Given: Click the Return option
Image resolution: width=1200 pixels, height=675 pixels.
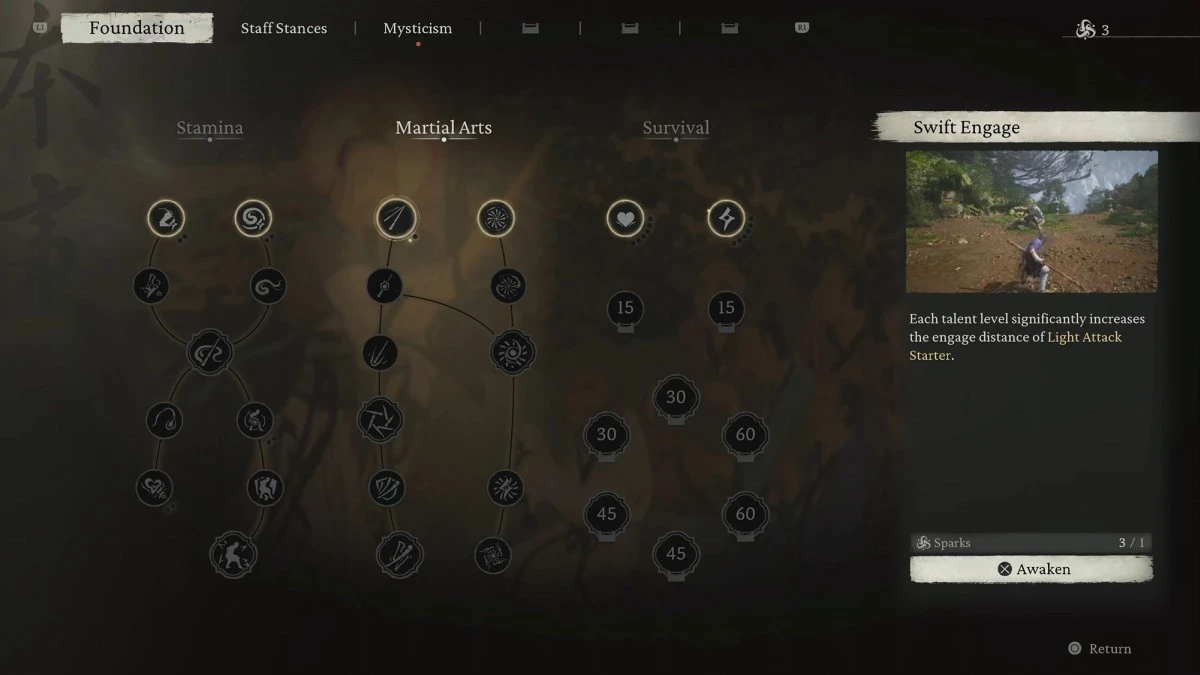Looking at the screenshot, I should pos(1100,649).
